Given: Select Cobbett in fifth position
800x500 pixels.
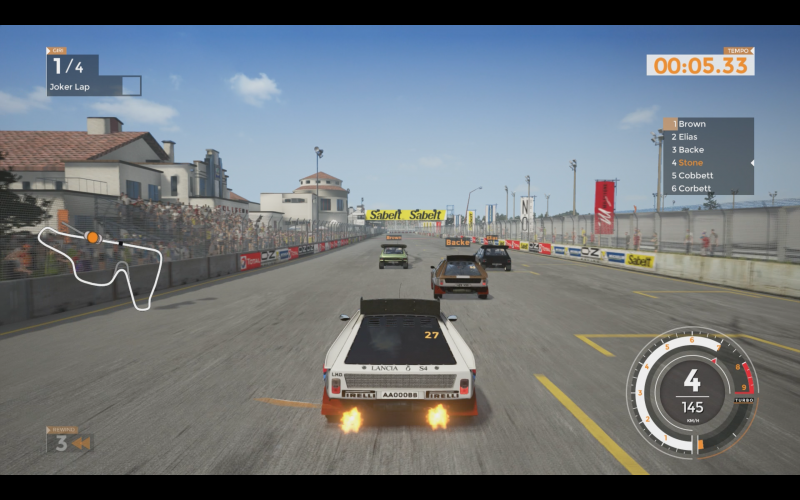Looking at the screenshot, I should pyautogui.click(x=695, y=175).
